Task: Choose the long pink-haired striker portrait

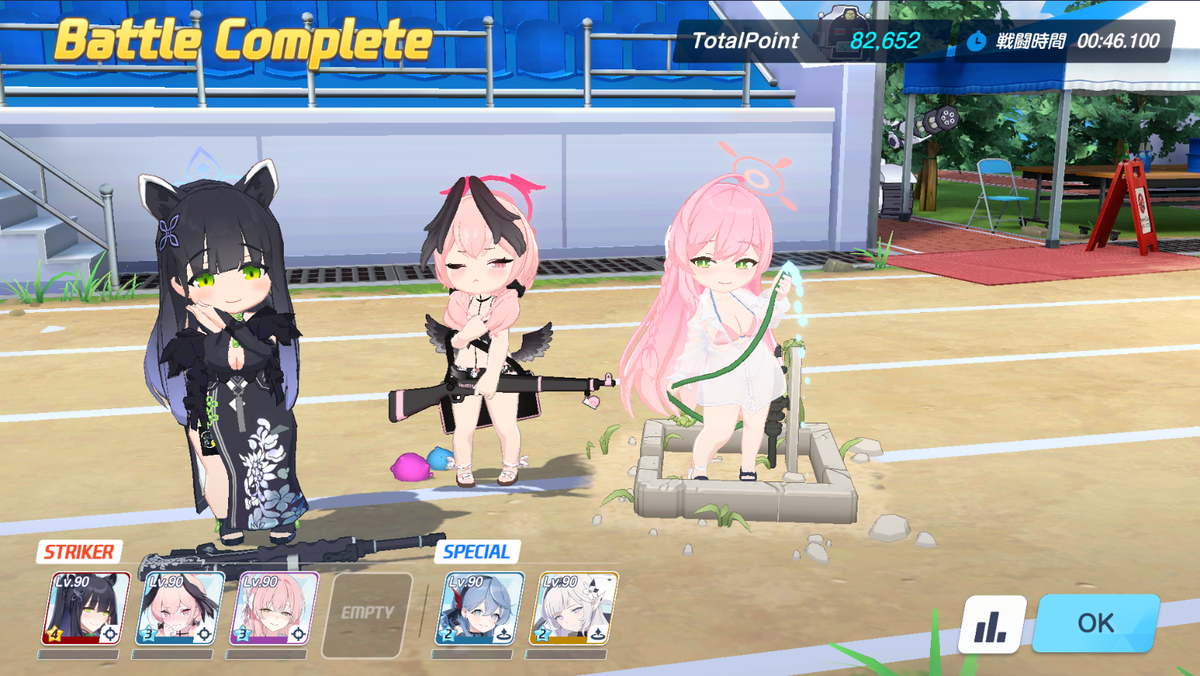Action: pos(274,608)
